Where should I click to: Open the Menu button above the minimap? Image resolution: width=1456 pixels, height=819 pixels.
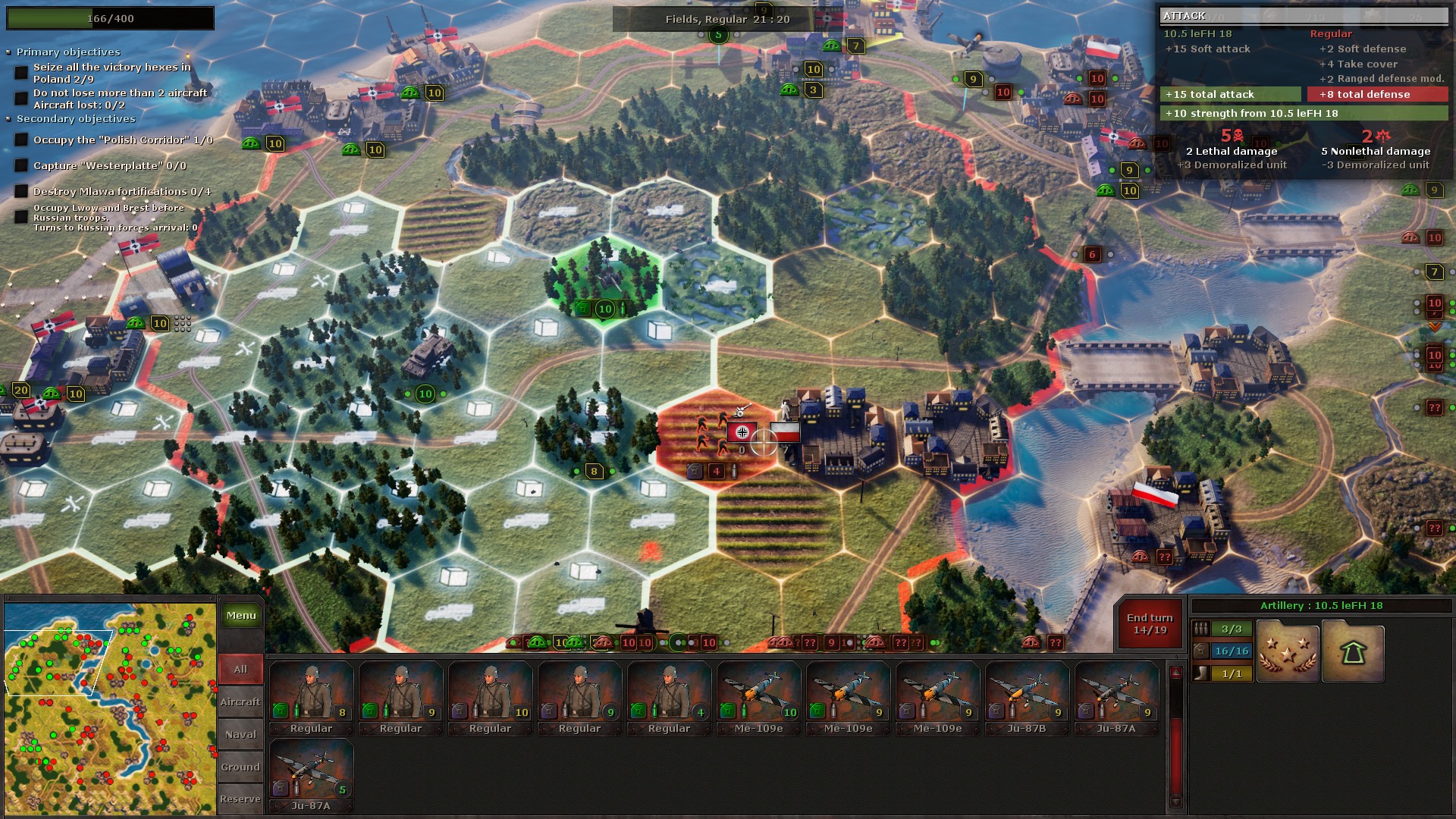coord(240,616)
